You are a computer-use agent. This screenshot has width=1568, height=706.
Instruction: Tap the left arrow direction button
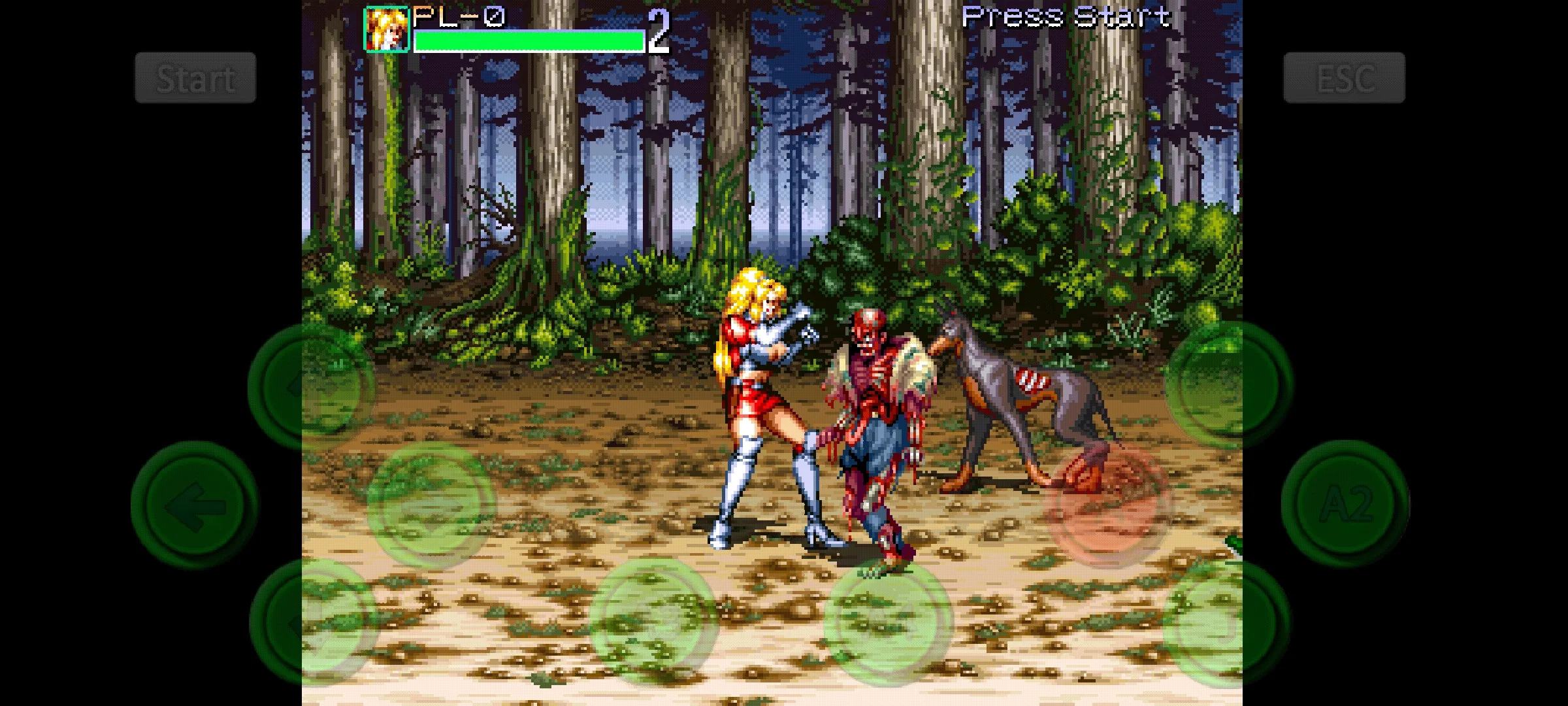[x=195, y=505]
